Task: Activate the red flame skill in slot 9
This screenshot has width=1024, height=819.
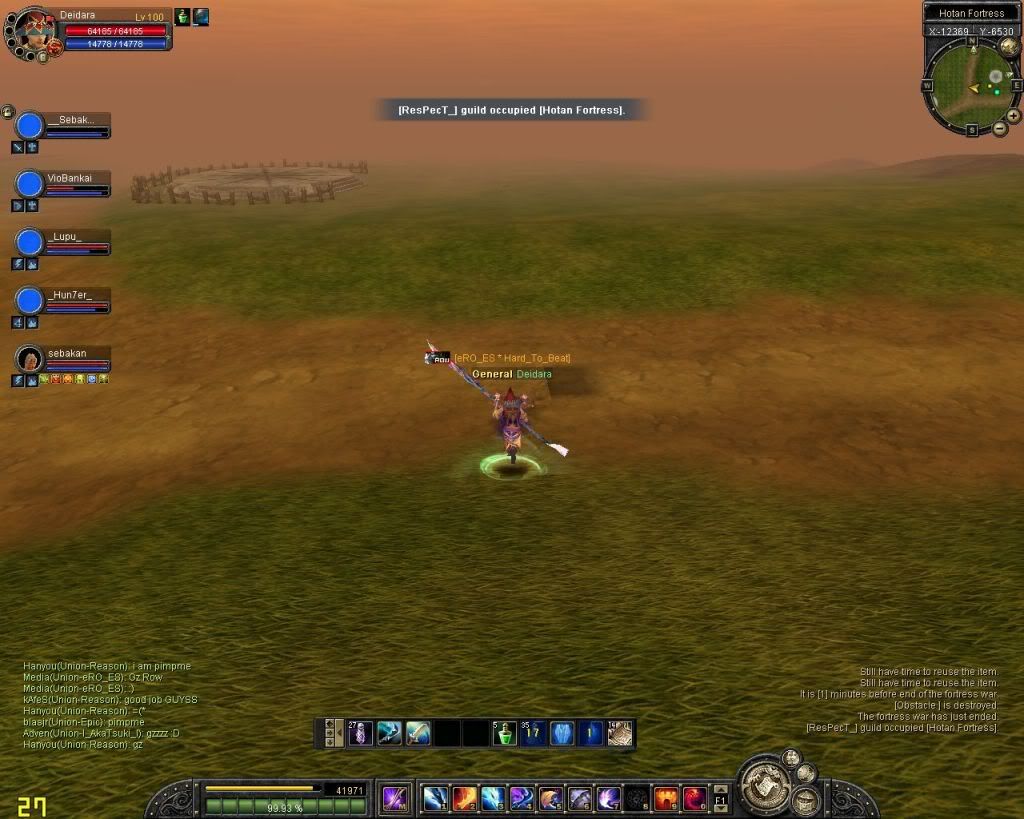Action: tap(666, 798)
